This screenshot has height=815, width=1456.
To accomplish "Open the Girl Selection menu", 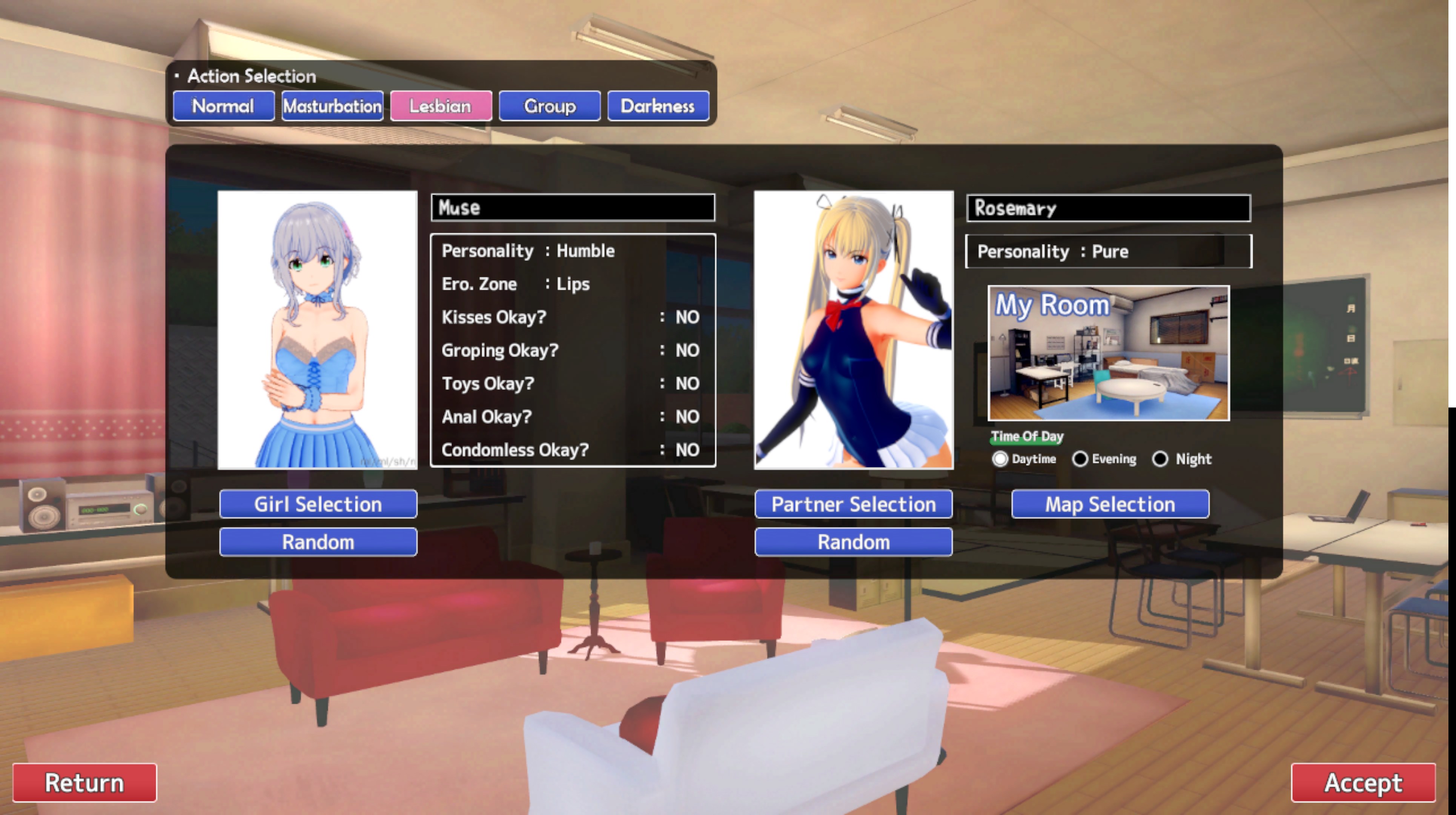I will tap(318, 504).
